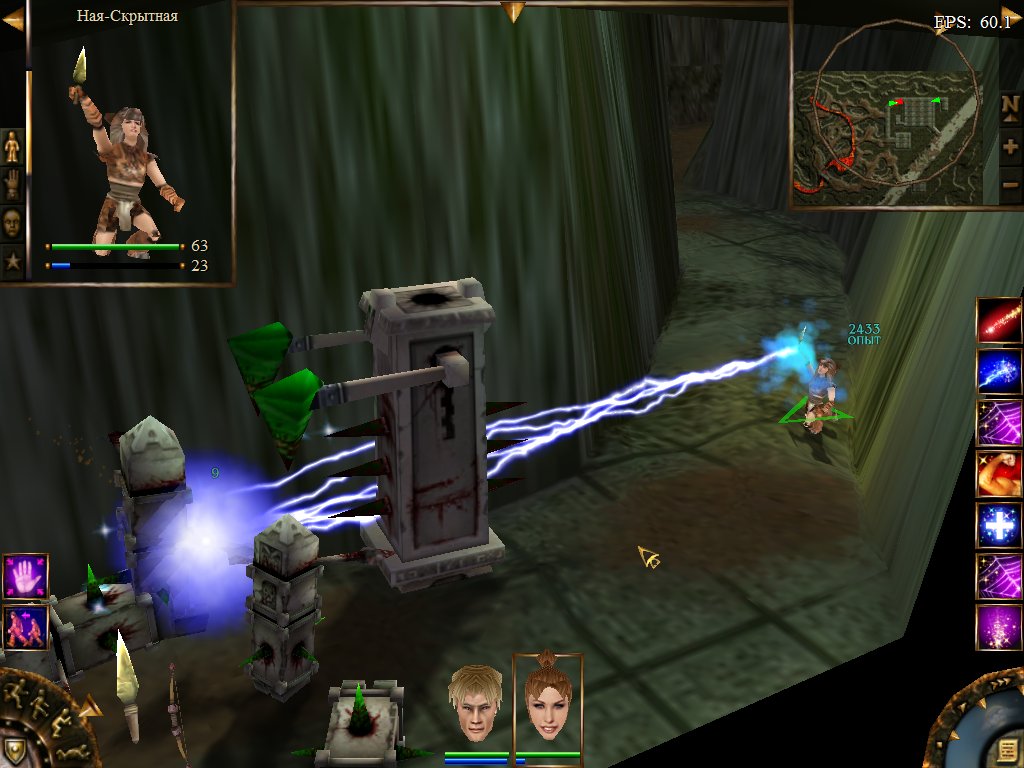Cast the blue lightning spell

pos(998,372)
